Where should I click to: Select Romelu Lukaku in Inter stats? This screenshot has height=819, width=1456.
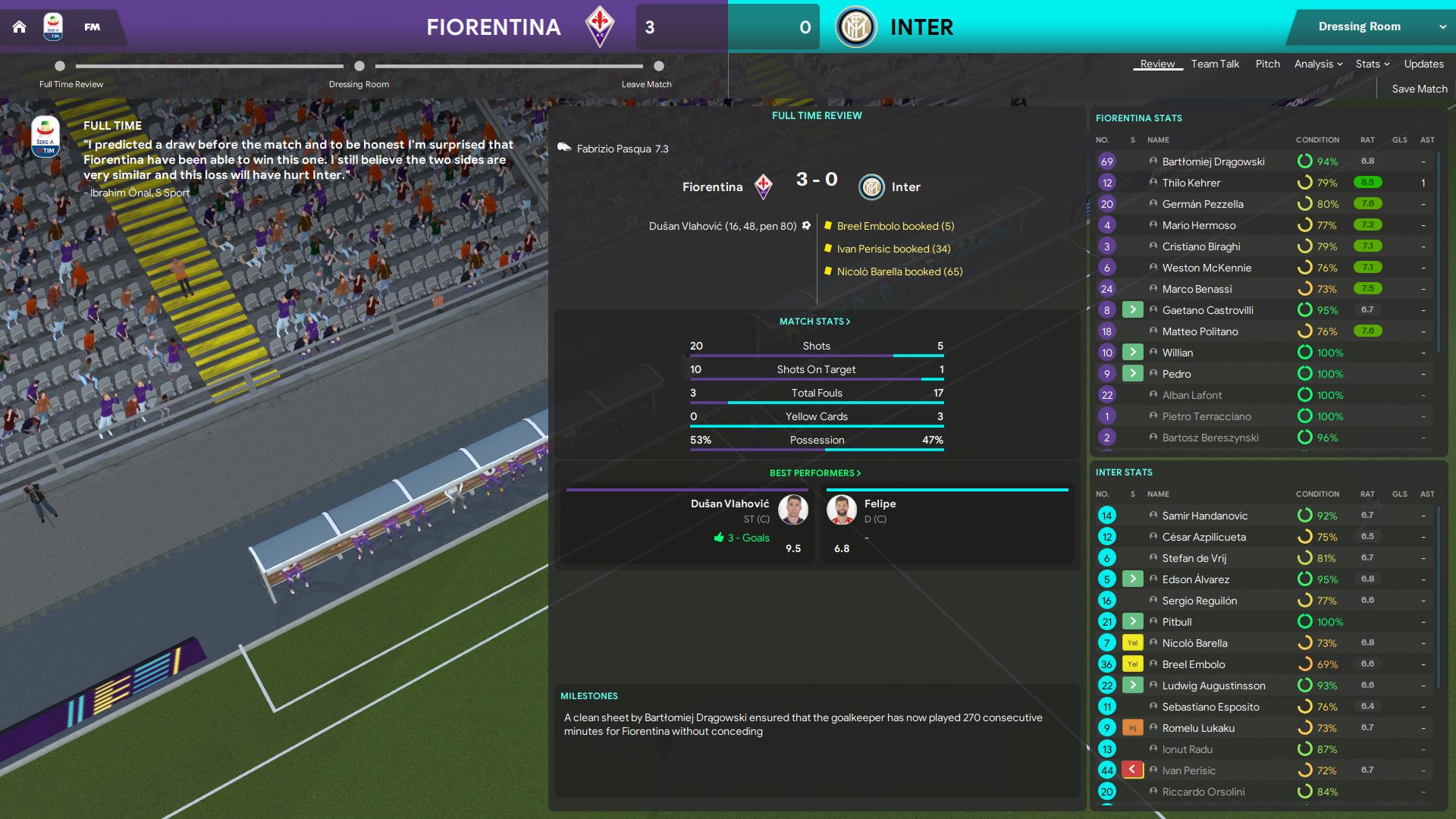point(1198,728)
